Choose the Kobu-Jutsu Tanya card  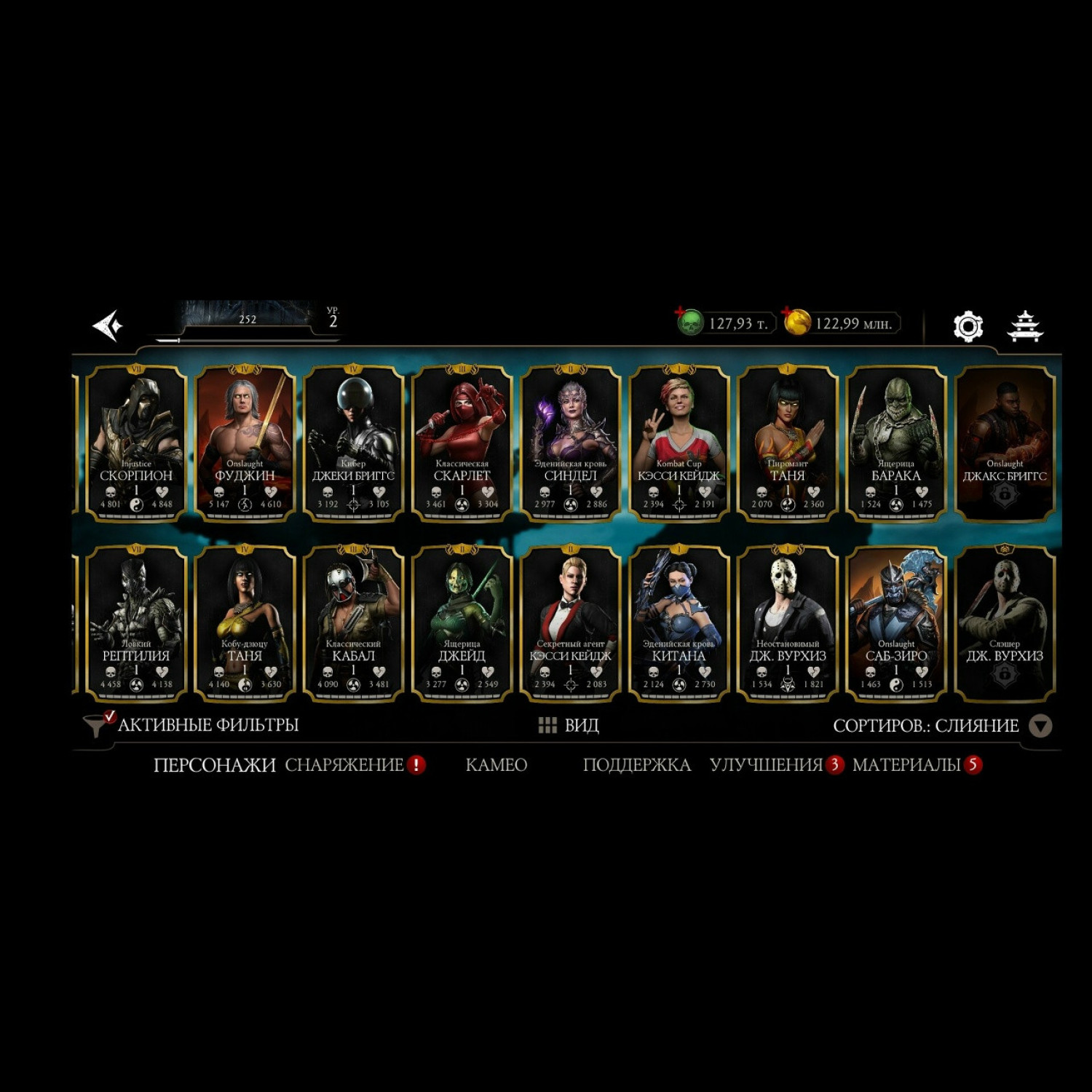pos(245,624)
